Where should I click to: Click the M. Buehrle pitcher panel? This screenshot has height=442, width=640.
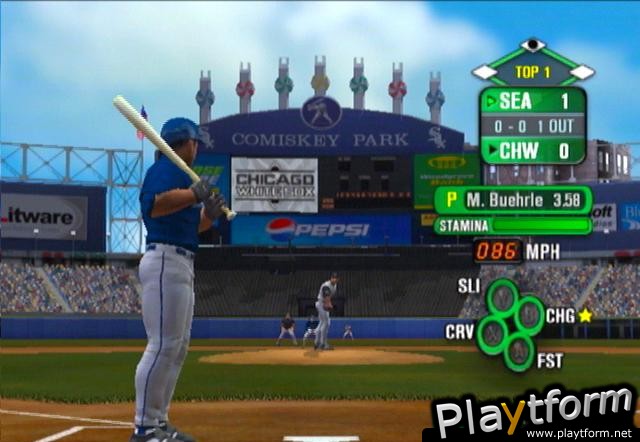pyautogui.click(x=513, y=199)
